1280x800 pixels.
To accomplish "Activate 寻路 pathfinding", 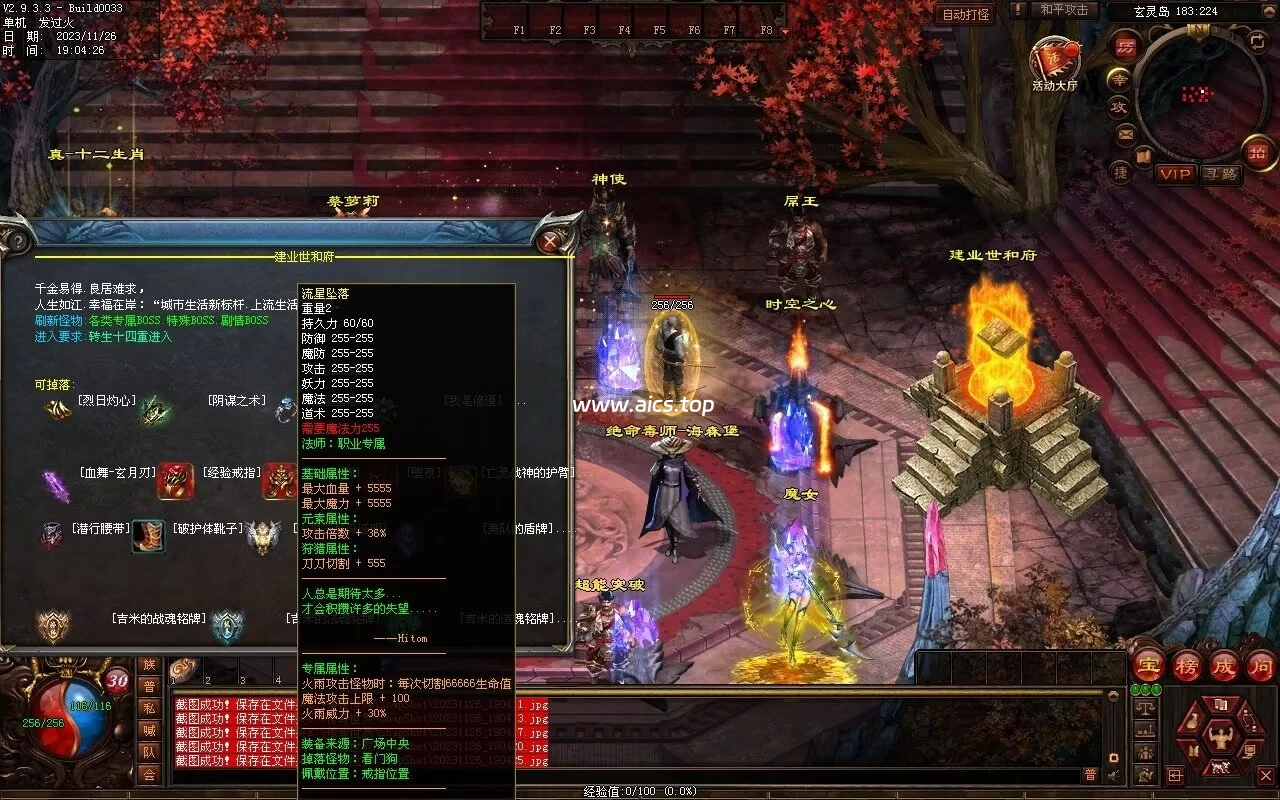I will (1220, 174).
